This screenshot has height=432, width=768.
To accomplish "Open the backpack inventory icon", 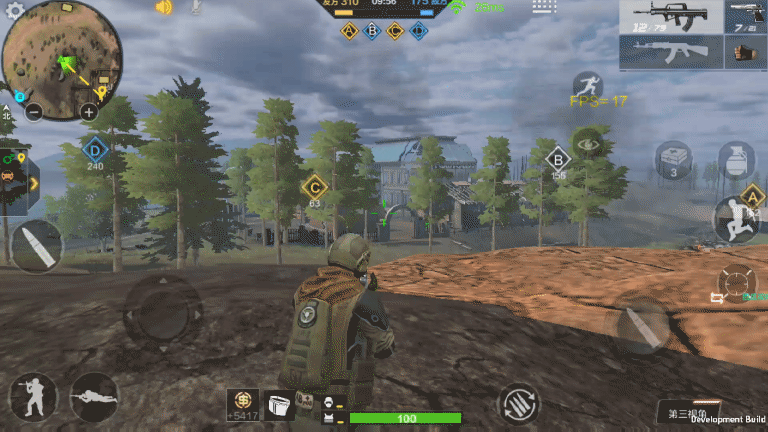I will [282, 403].
